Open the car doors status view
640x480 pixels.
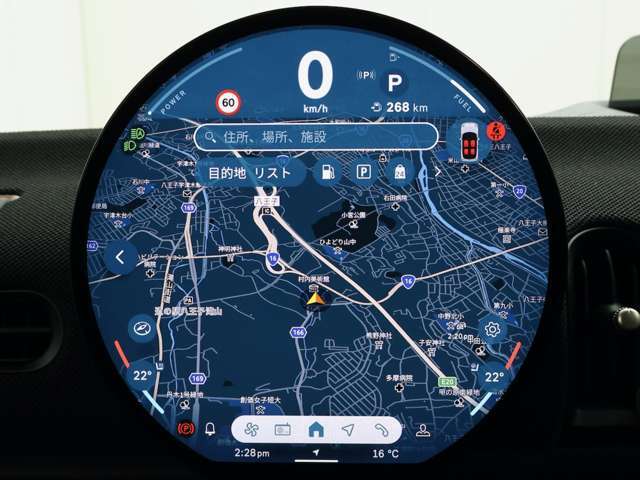click(467, 140)
